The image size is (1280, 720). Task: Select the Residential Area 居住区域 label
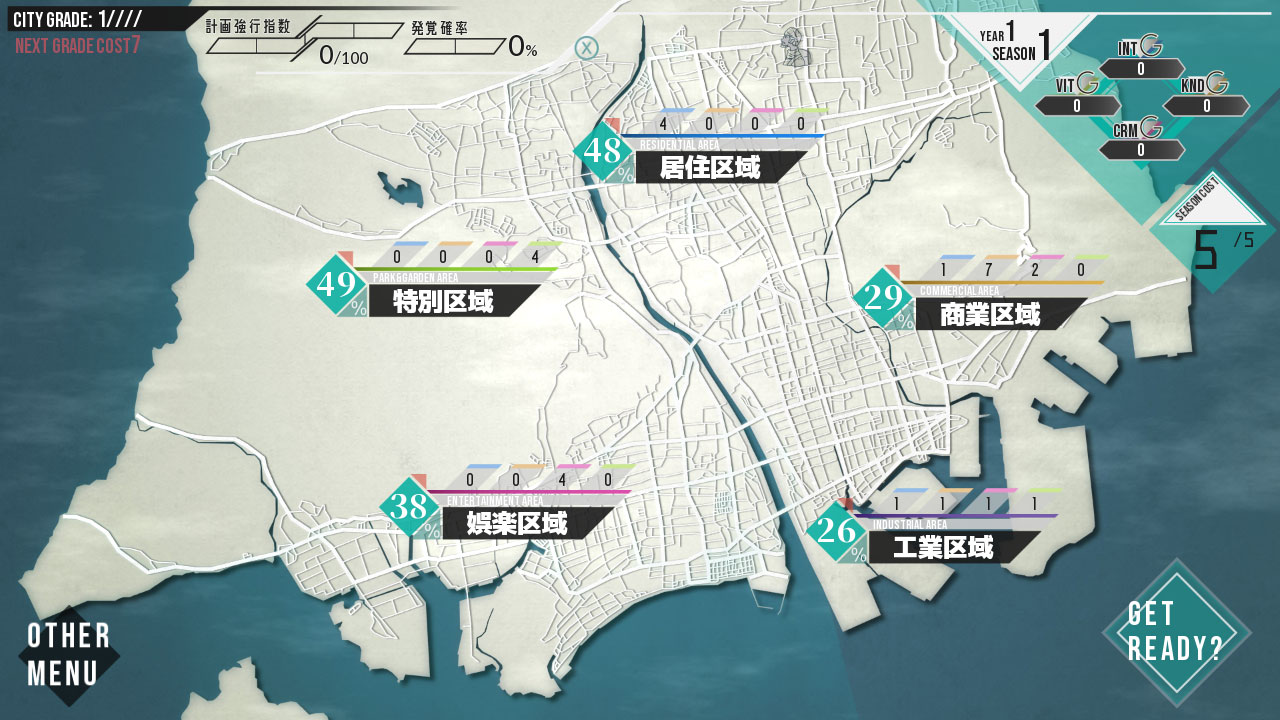click(710, 167)
